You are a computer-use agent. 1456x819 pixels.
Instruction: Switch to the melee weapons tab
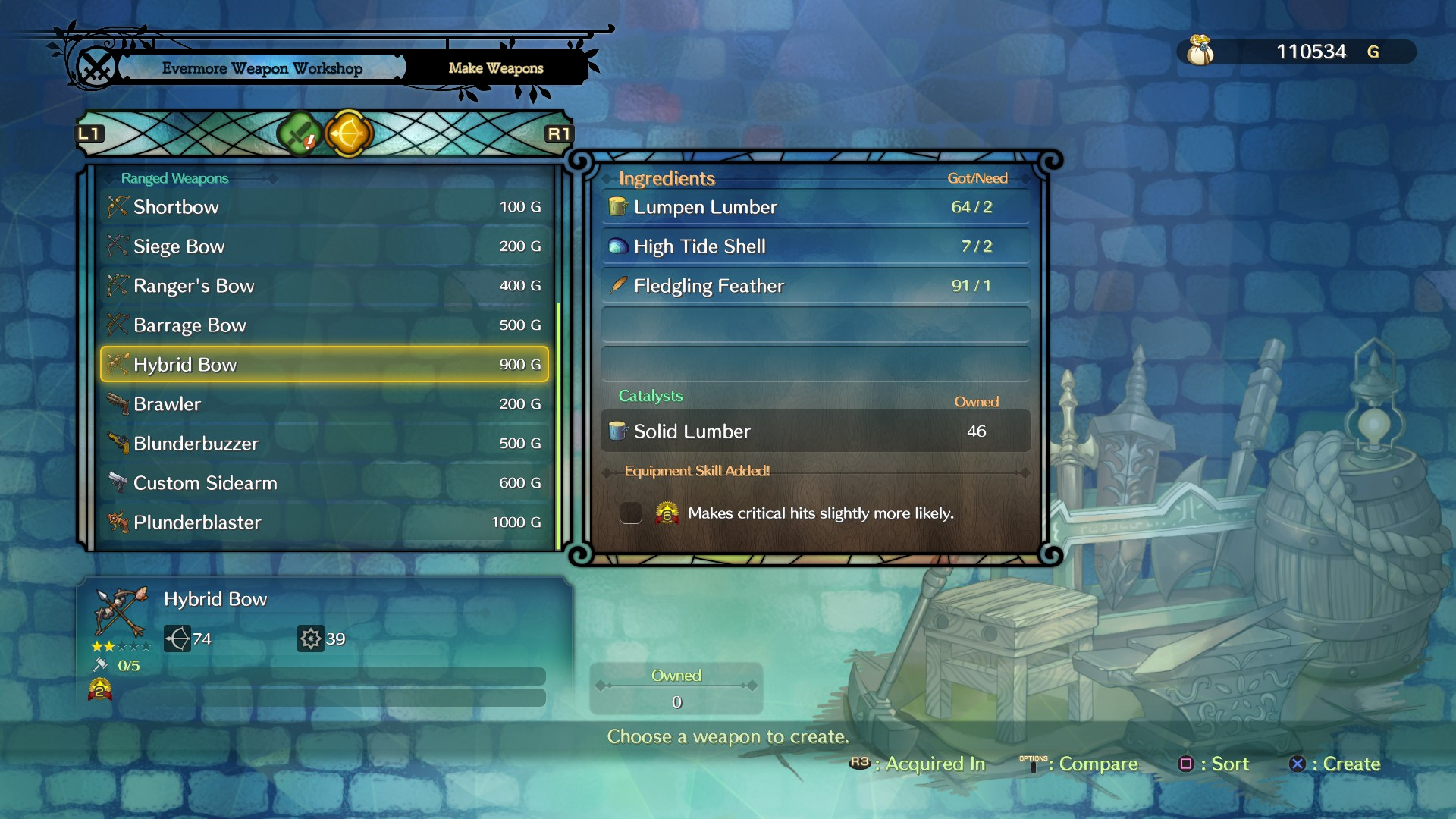(x=299, y=134)
